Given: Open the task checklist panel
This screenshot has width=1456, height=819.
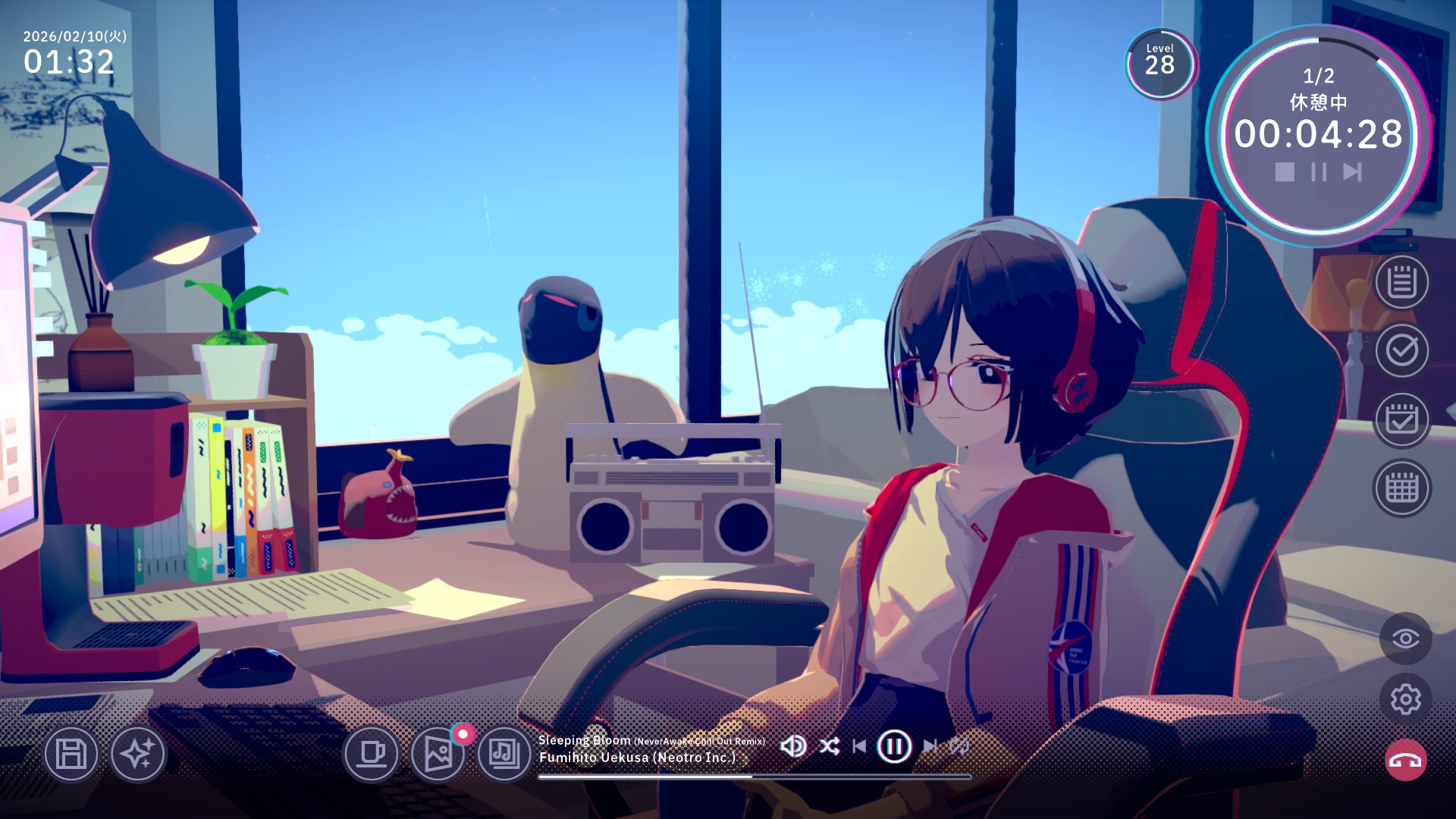Looking at the screenshot, I should (1401, 353).
